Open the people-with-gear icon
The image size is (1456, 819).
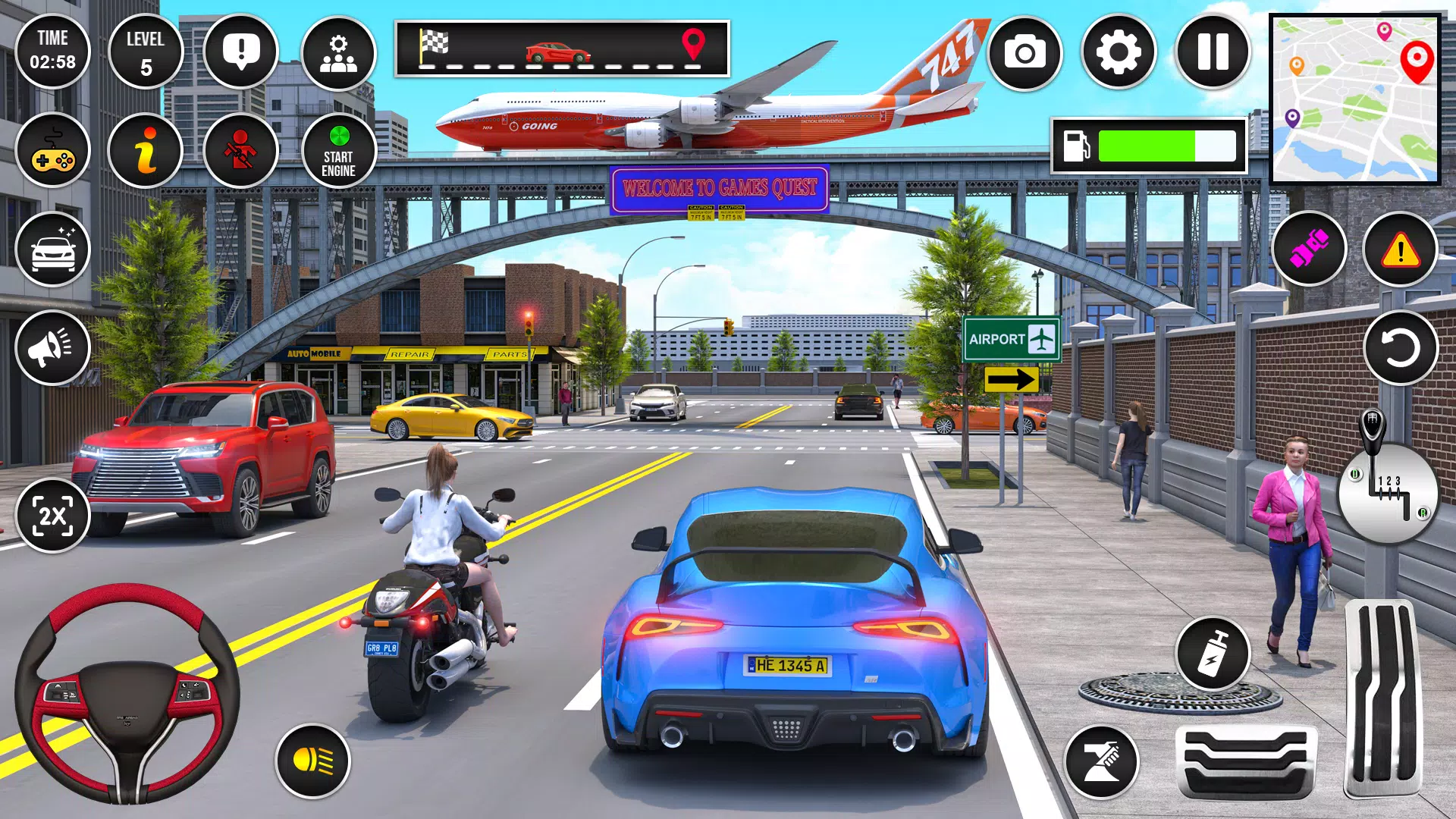338,52
